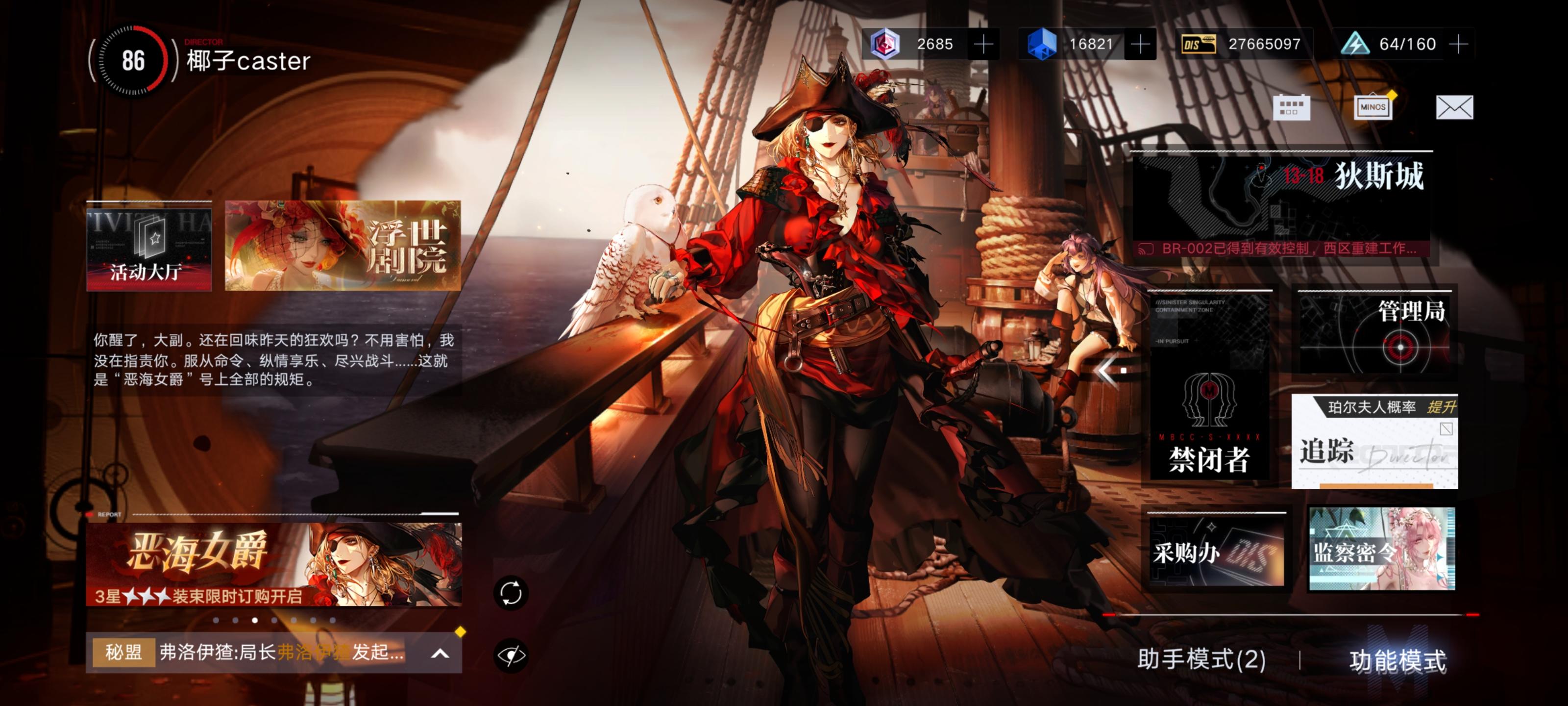
Task: Refill stamina with the plus button
Action: (x=1458, y=44)
